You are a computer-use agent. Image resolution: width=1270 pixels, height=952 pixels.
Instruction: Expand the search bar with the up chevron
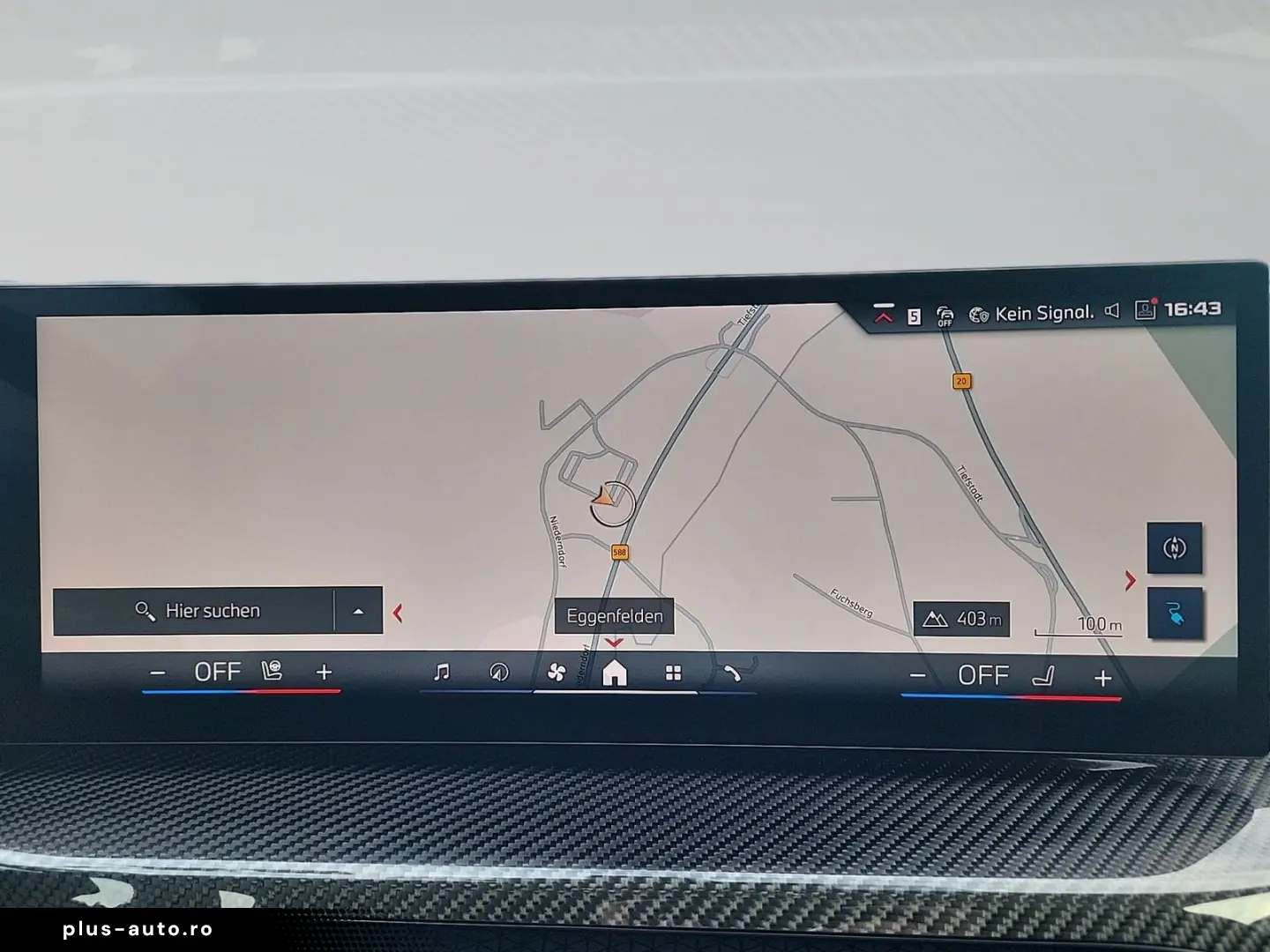coord(358,610)
